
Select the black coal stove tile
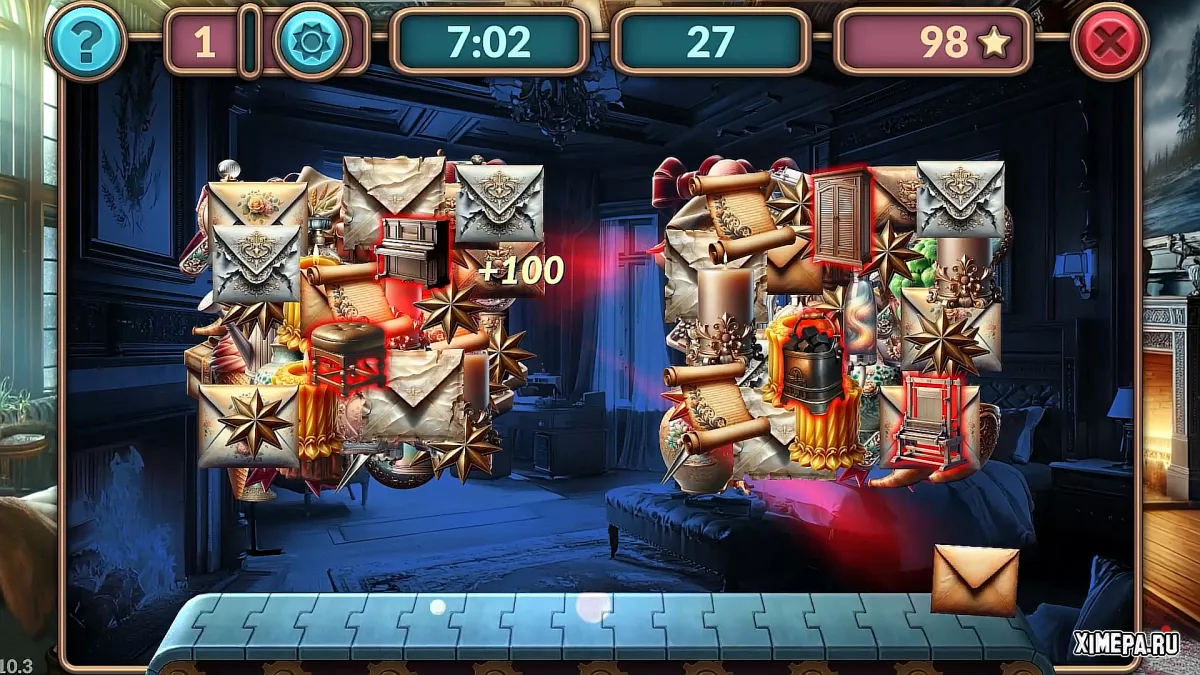click(811, 364)
